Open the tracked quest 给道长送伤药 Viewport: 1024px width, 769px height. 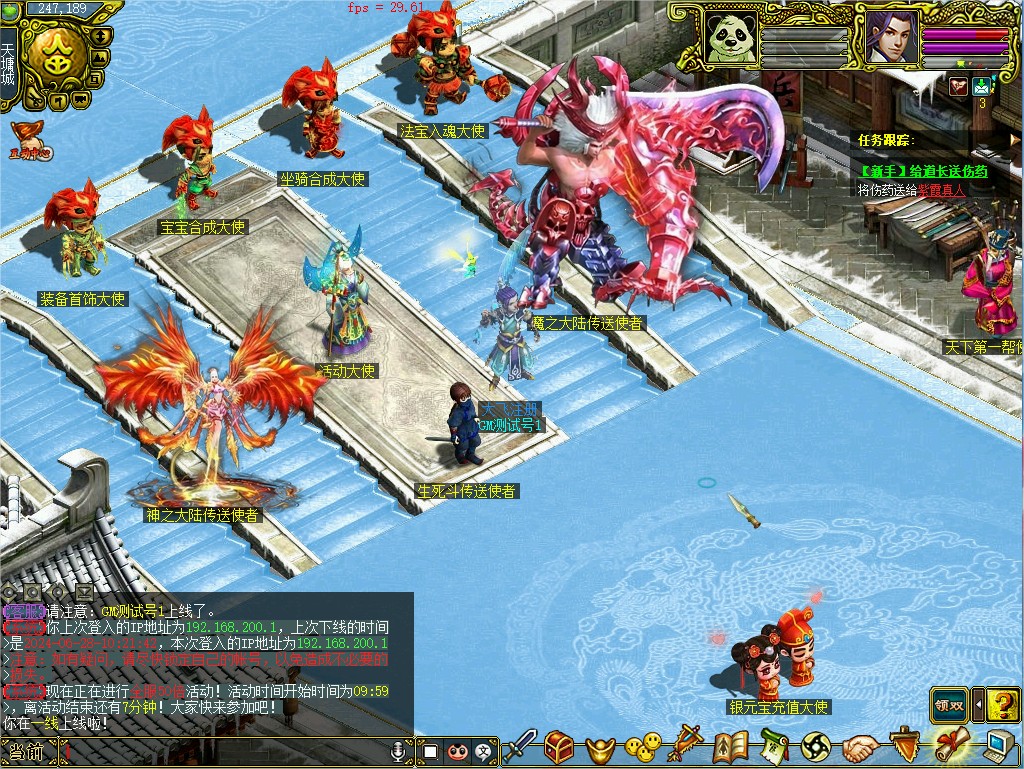923,171
